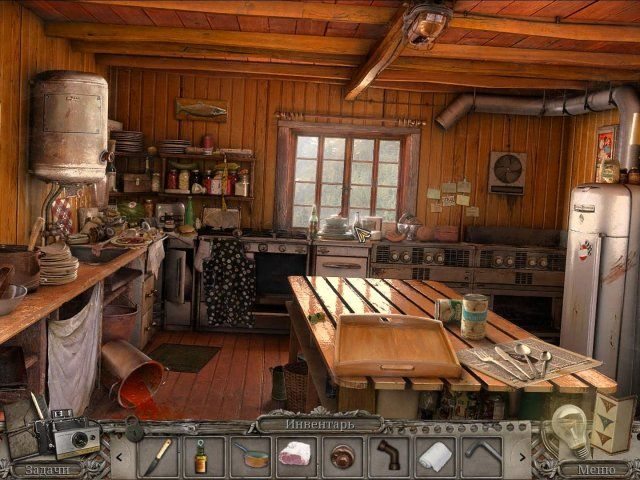Click the padlock on inventory bar

pos(134,428)
